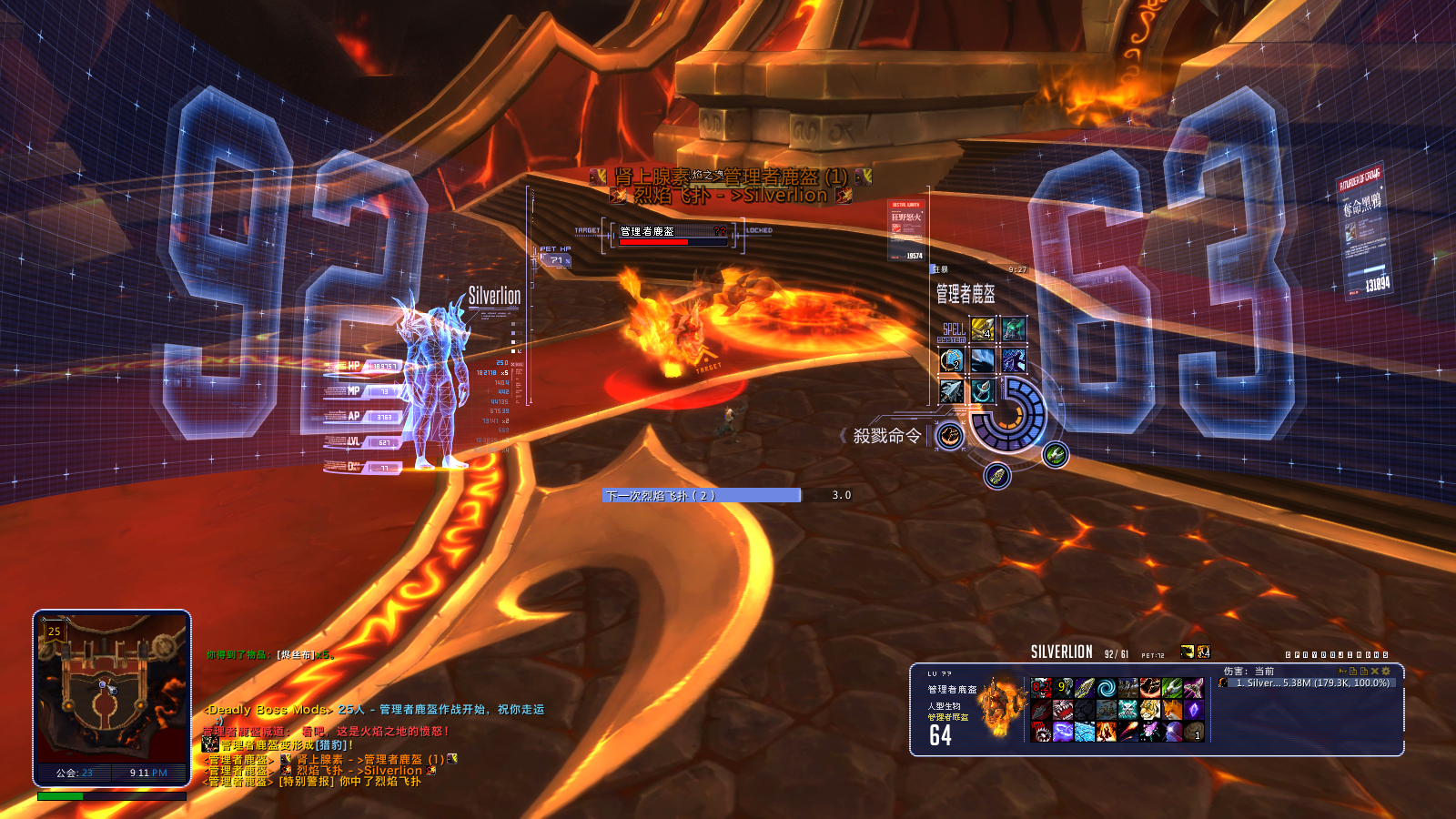Click the golden arrow icon showing 4
This screenshot has height=819, width=1456.
click(983, 329)
